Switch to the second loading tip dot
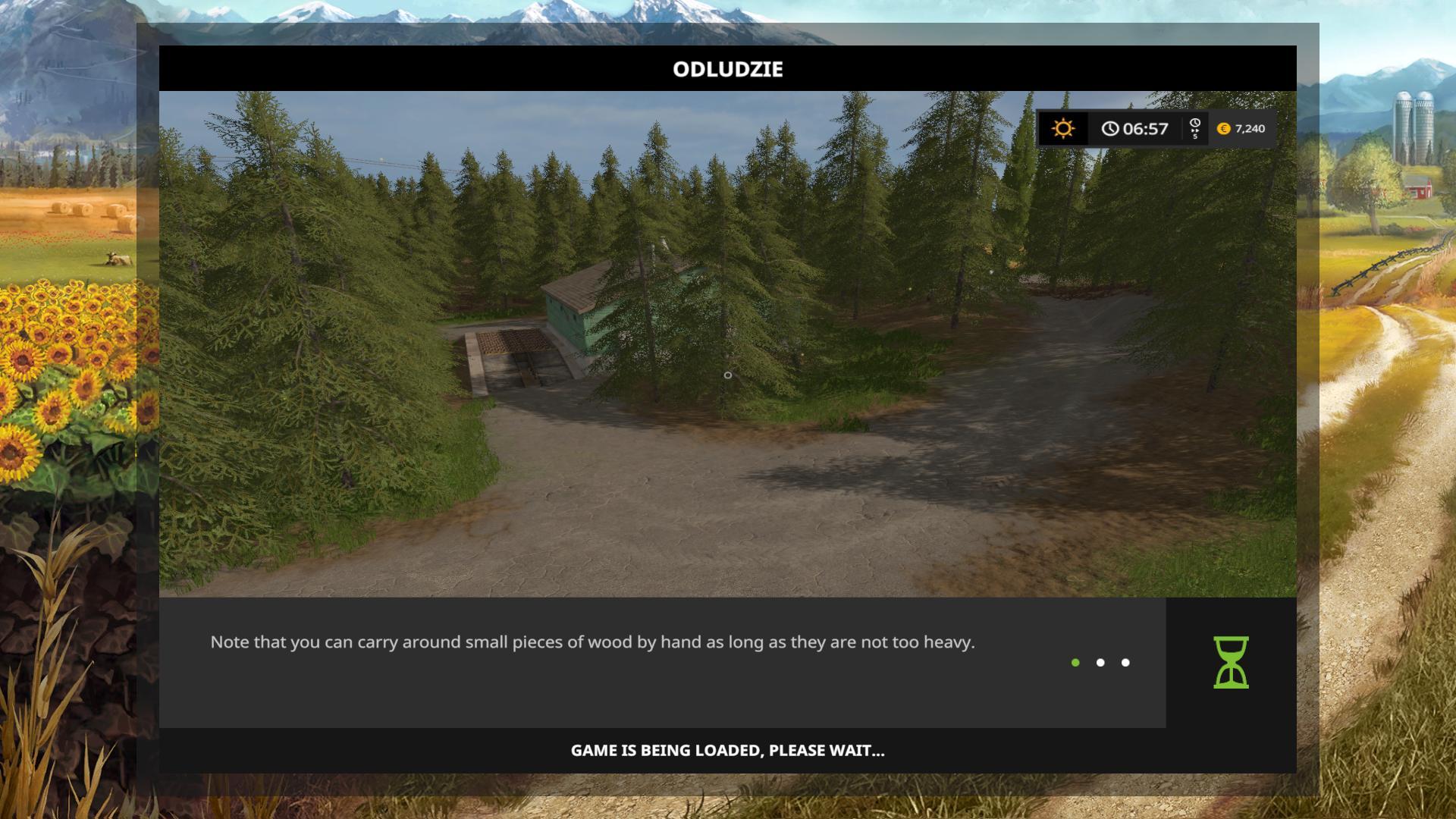The height and width of the screenshot is (819, 1456). 1100,663
